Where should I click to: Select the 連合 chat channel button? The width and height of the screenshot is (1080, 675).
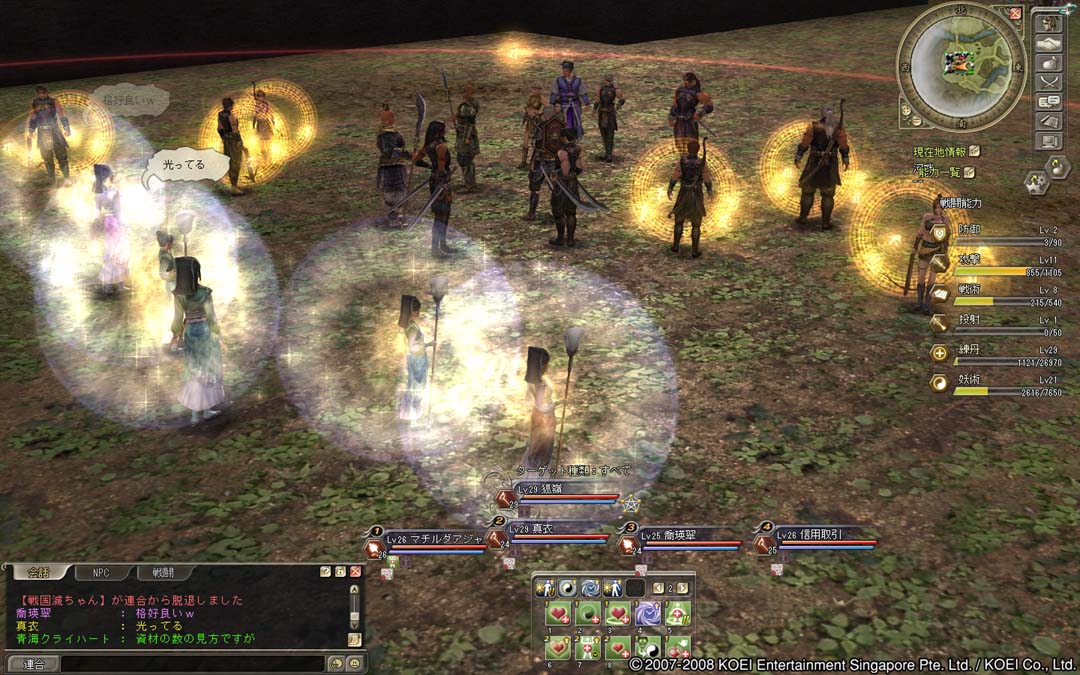(x=33, y=663)
